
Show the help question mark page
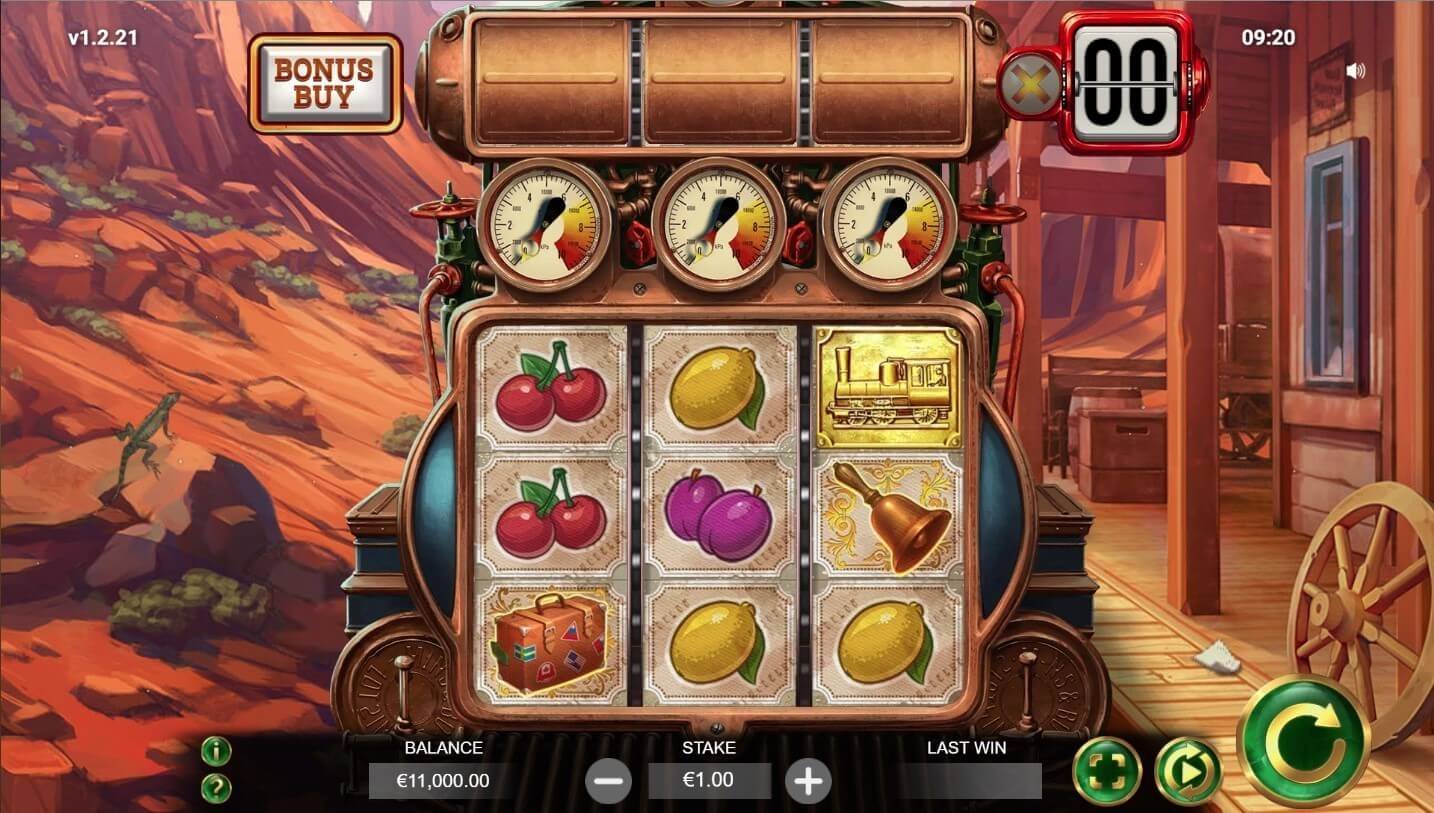[216, 788]
